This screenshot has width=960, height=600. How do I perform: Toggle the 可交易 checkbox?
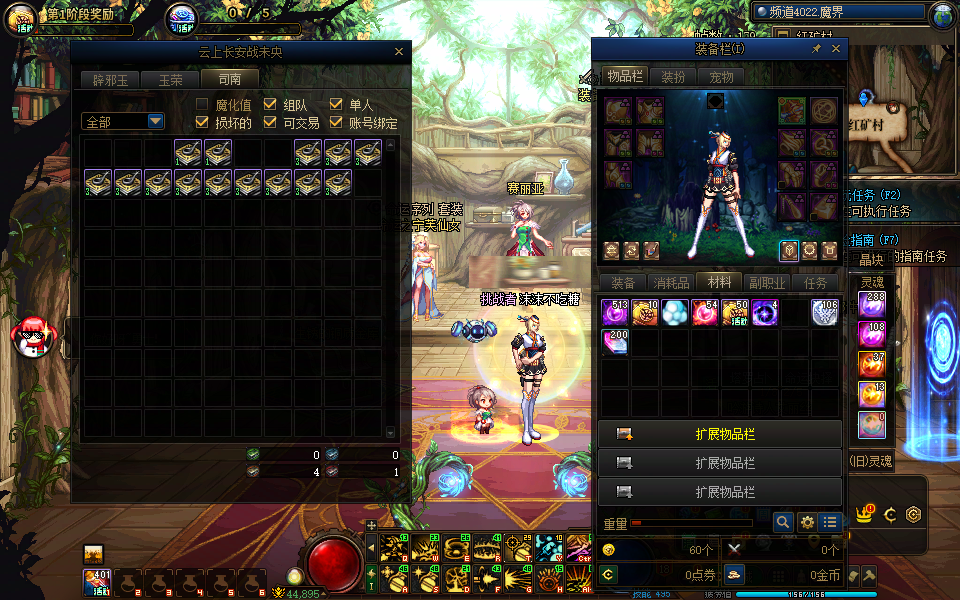coord(270,123)
